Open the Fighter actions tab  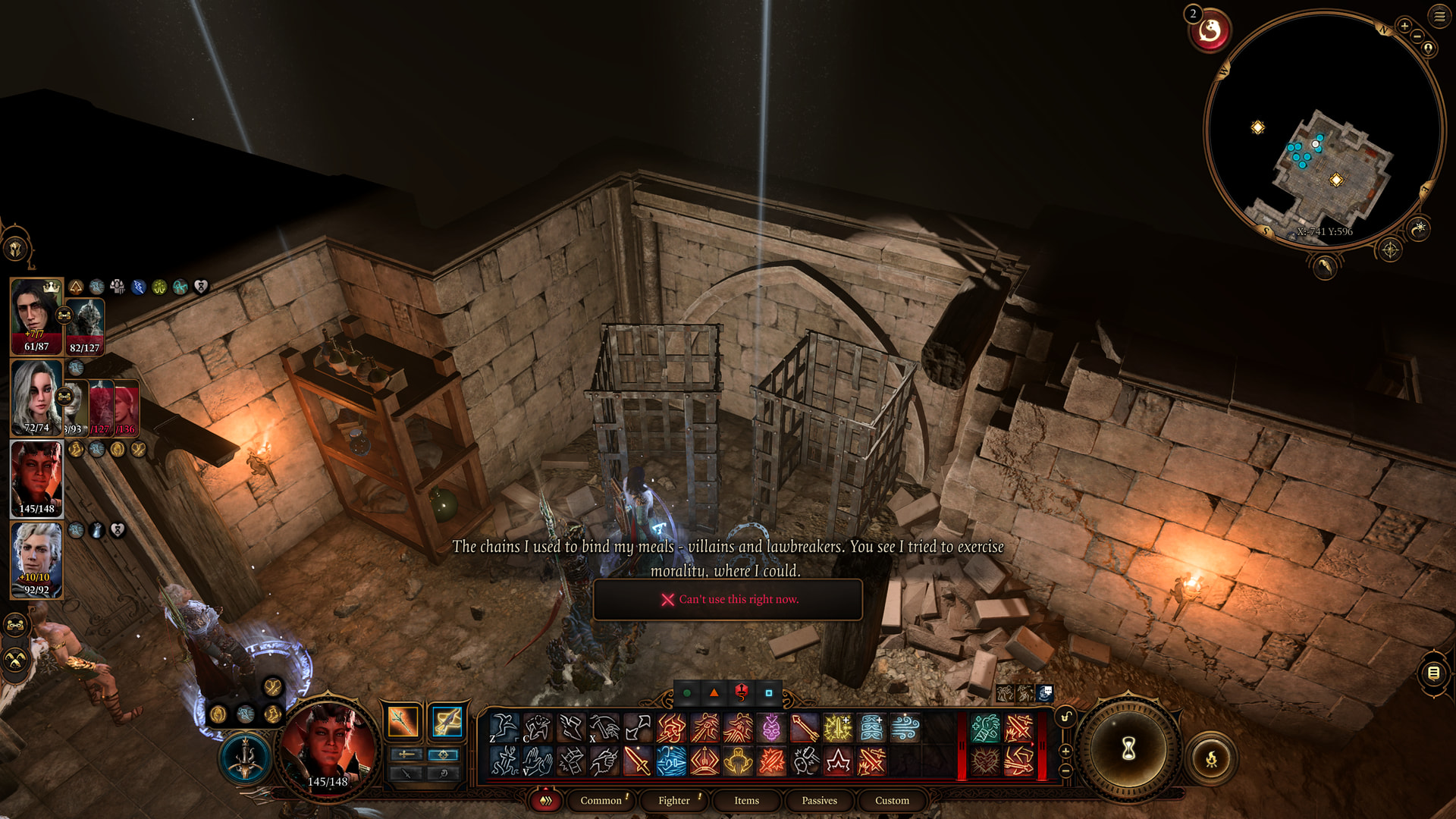tap(673, 800)
